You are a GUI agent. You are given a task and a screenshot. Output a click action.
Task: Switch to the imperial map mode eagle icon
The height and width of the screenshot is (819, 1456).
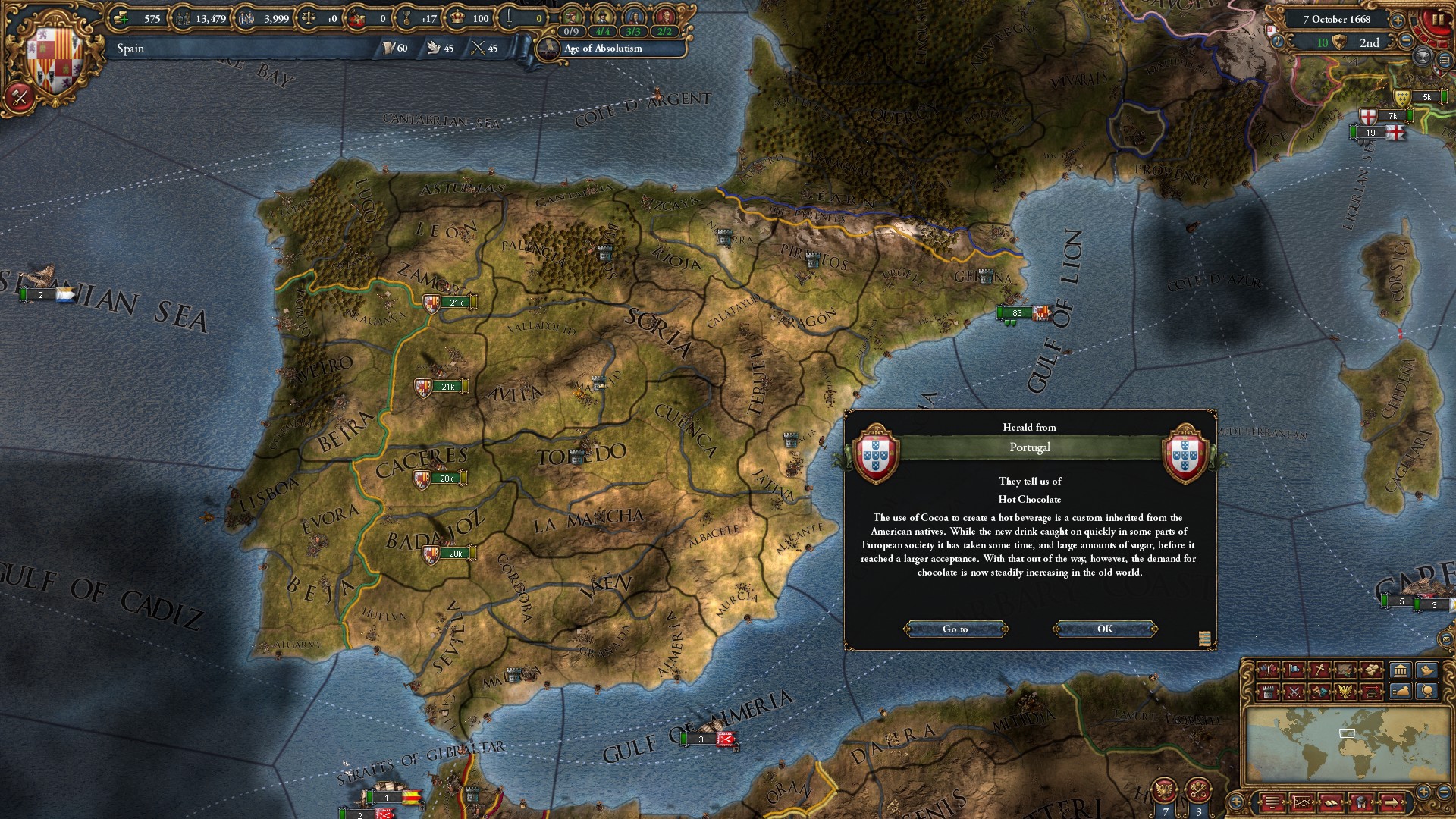(x=1346, y=691)
